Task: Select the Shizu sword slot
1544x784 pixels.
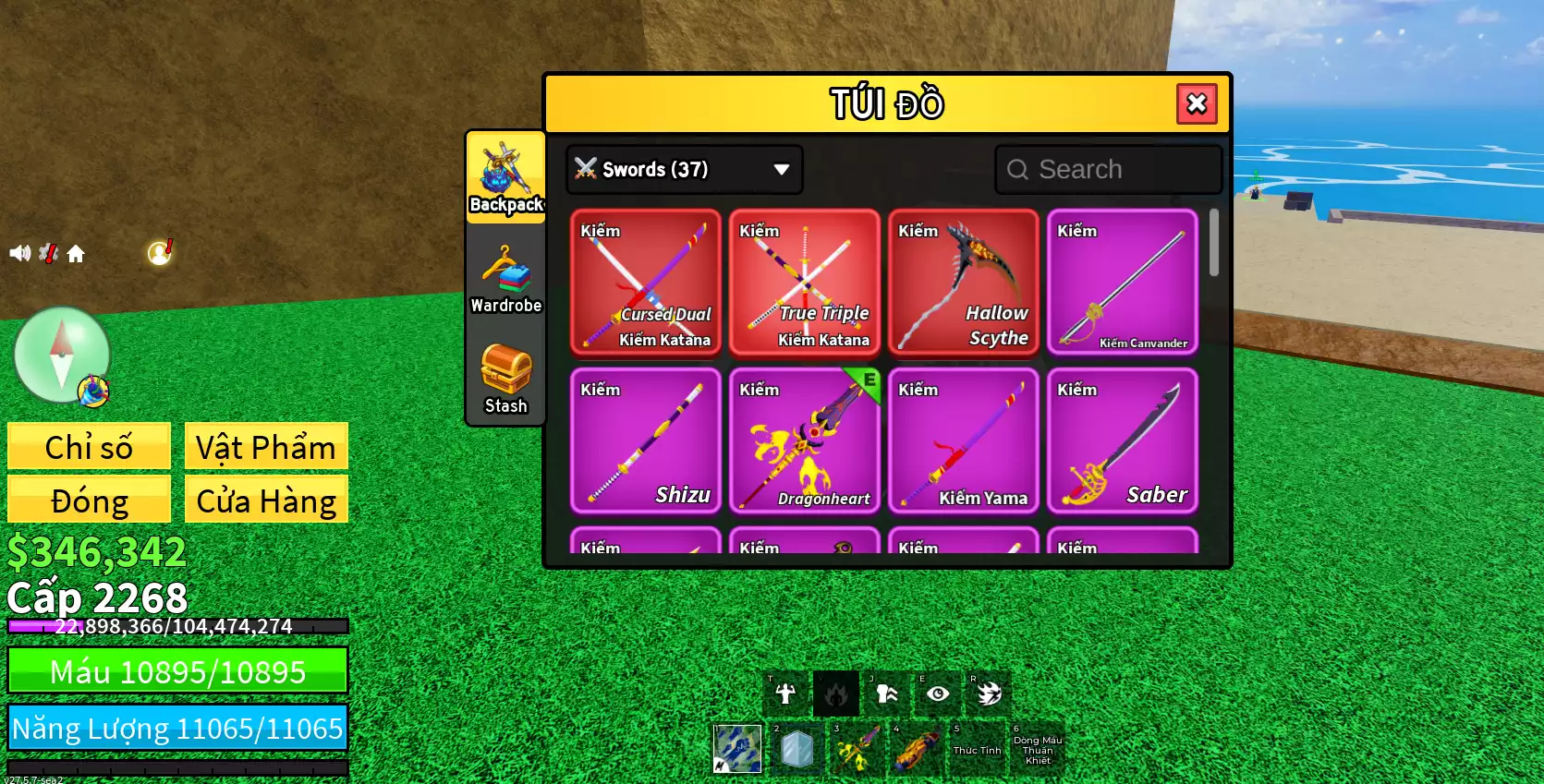Action: point(646,441)
